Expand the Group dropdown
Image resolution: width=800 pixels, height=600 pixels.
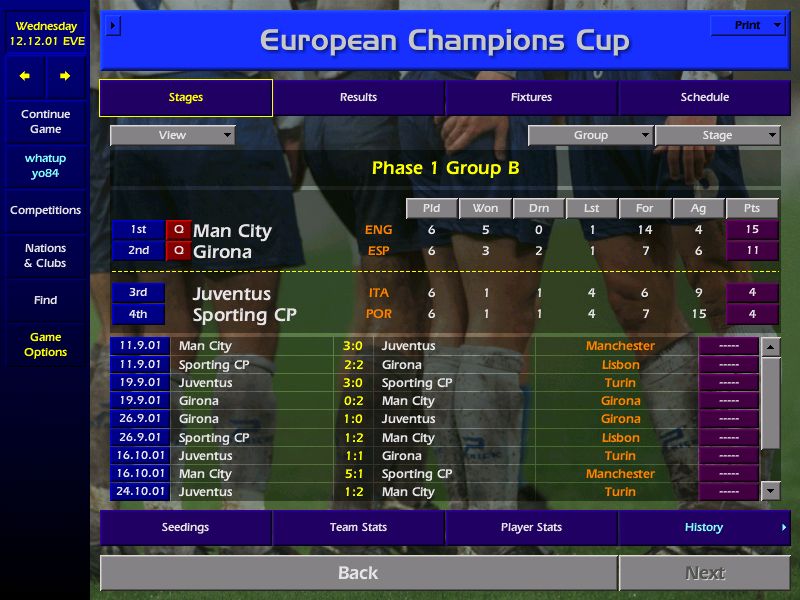coord(590,135)
